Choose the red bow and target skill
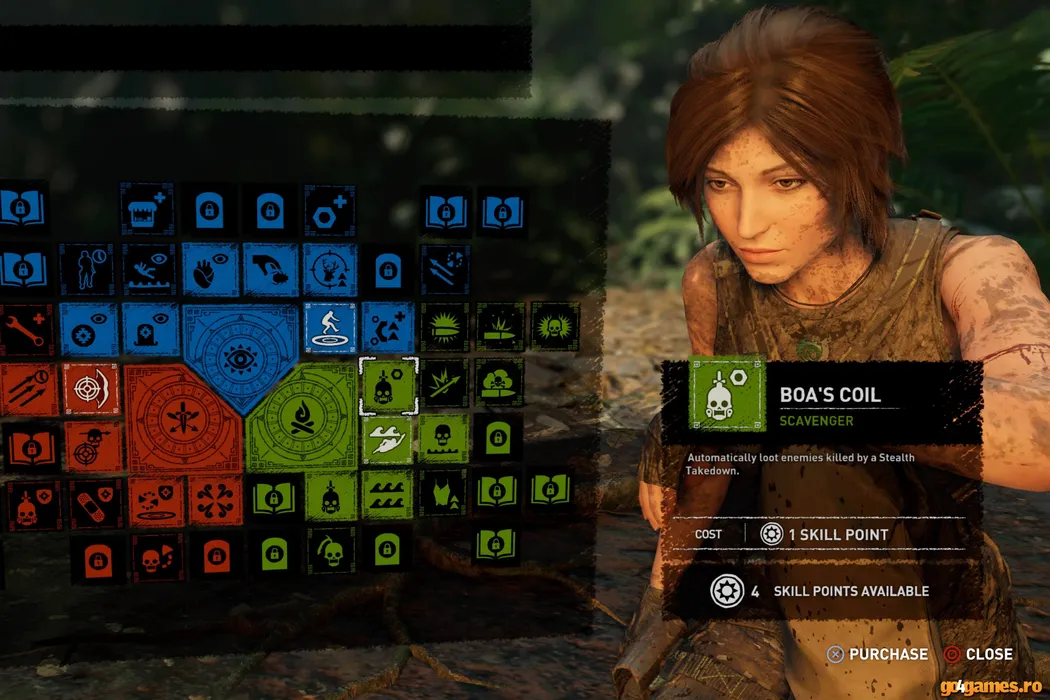This screenshot has width=1050, height=700. point(91,387)
